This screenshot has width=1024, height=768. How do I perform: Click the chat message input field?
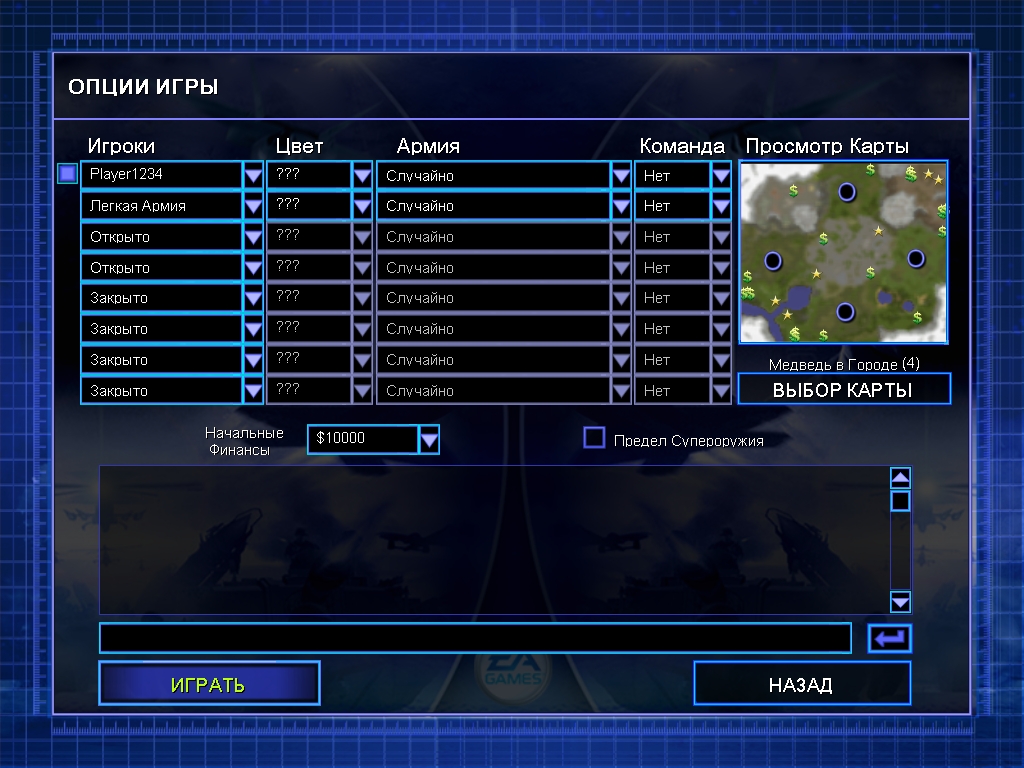click(x=475, y=638)
